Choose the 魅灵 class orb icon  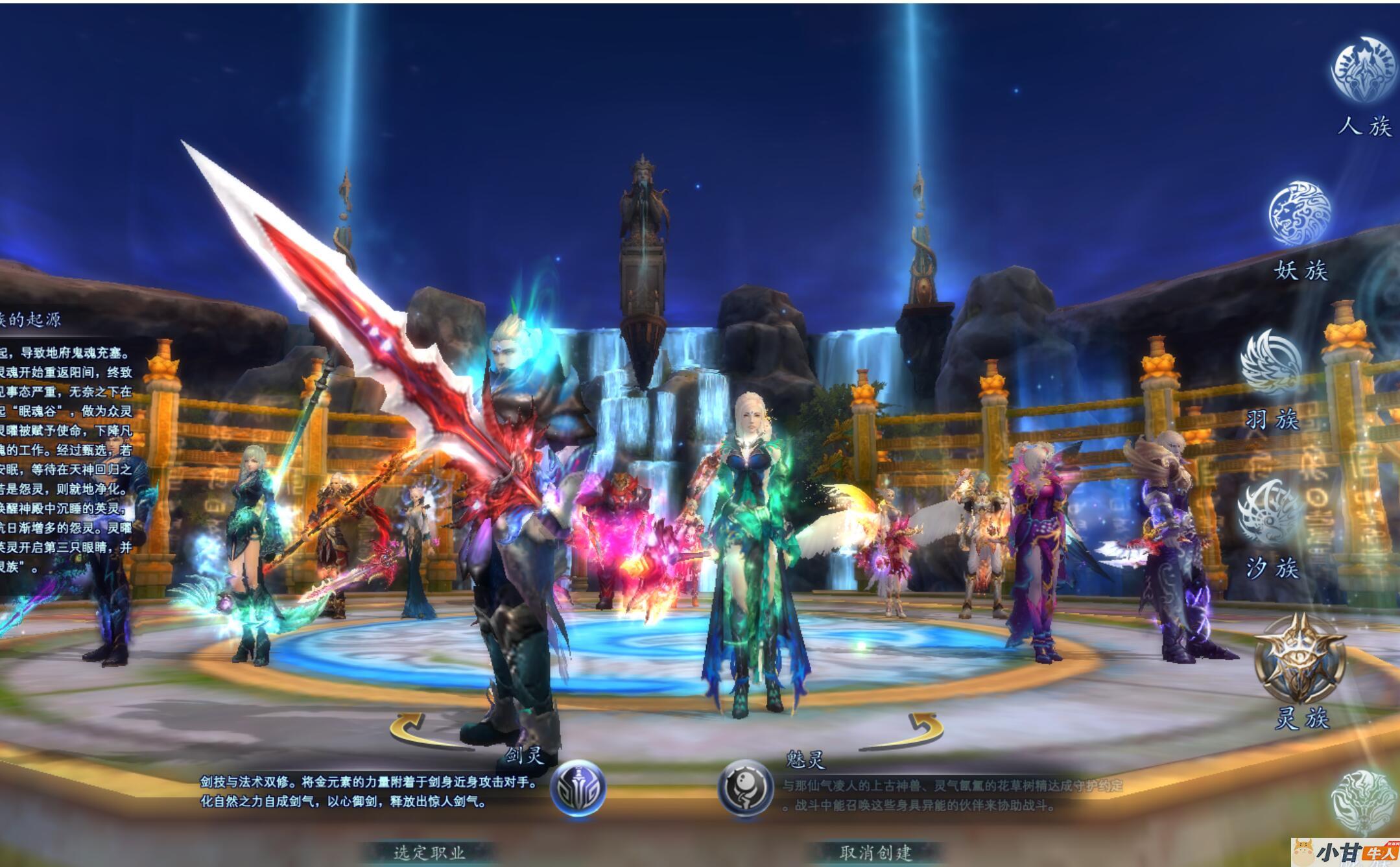coord(745,788)
